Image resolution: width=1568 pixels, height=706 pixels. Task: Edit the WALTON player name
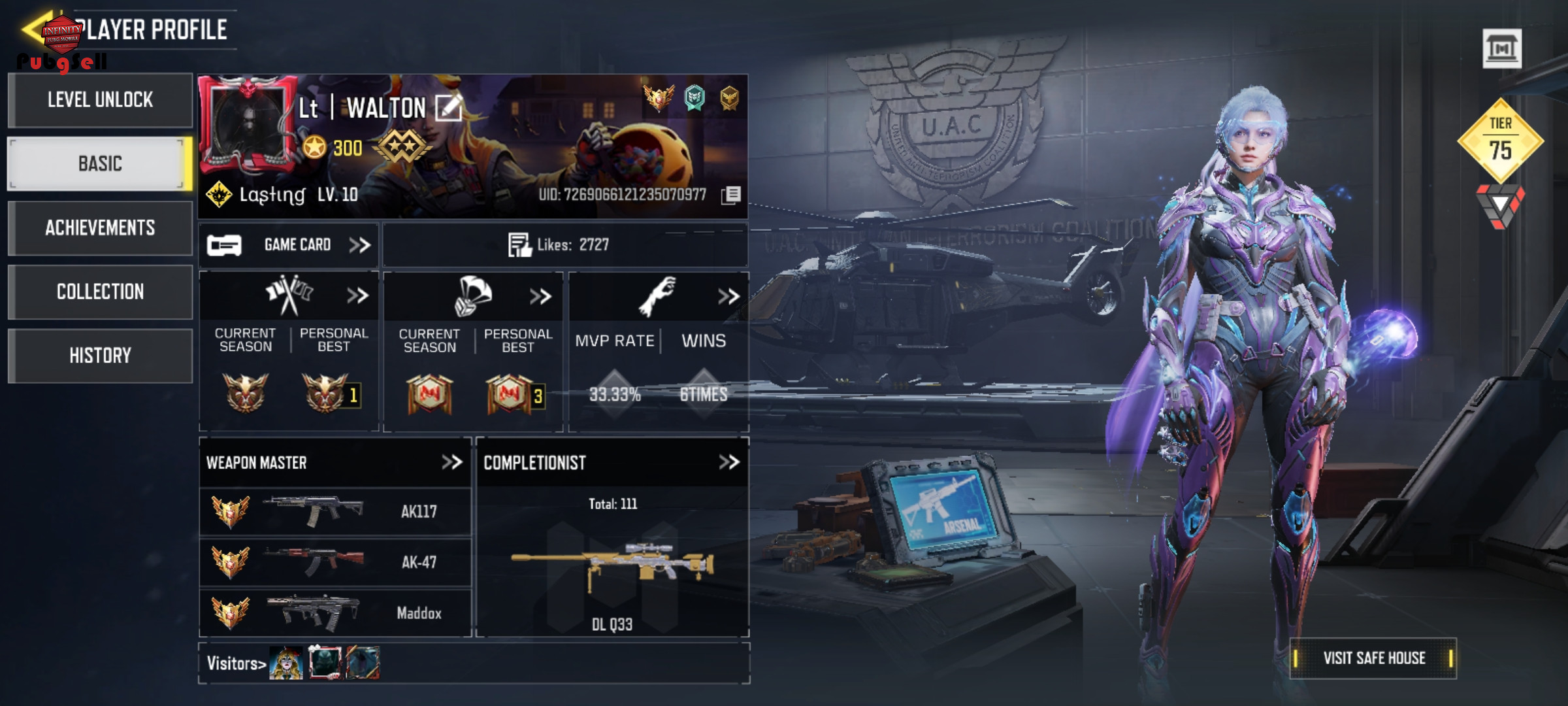(449, 108)
